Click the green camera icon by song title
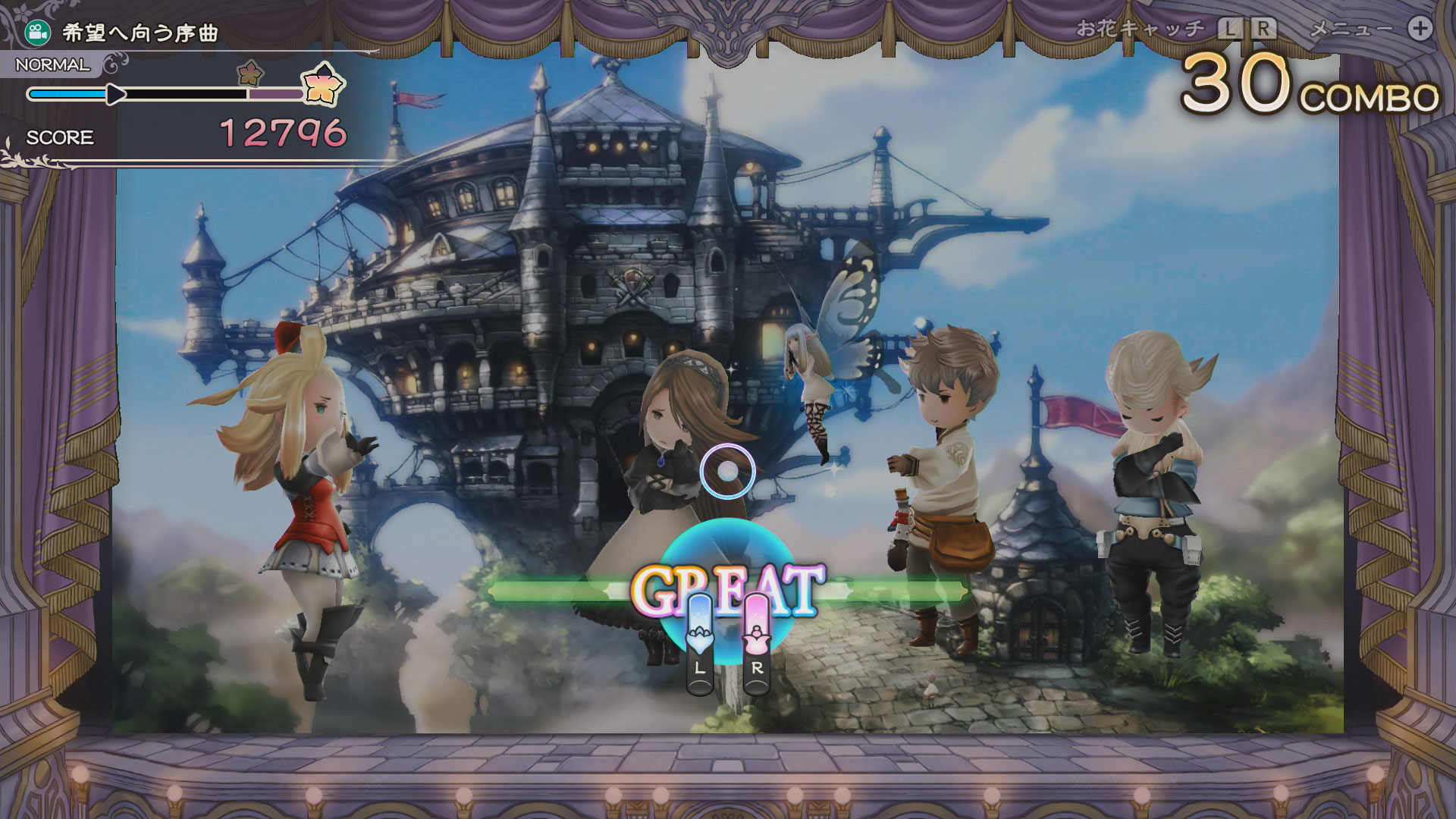 pyautogui.click(x=35, y=31)
